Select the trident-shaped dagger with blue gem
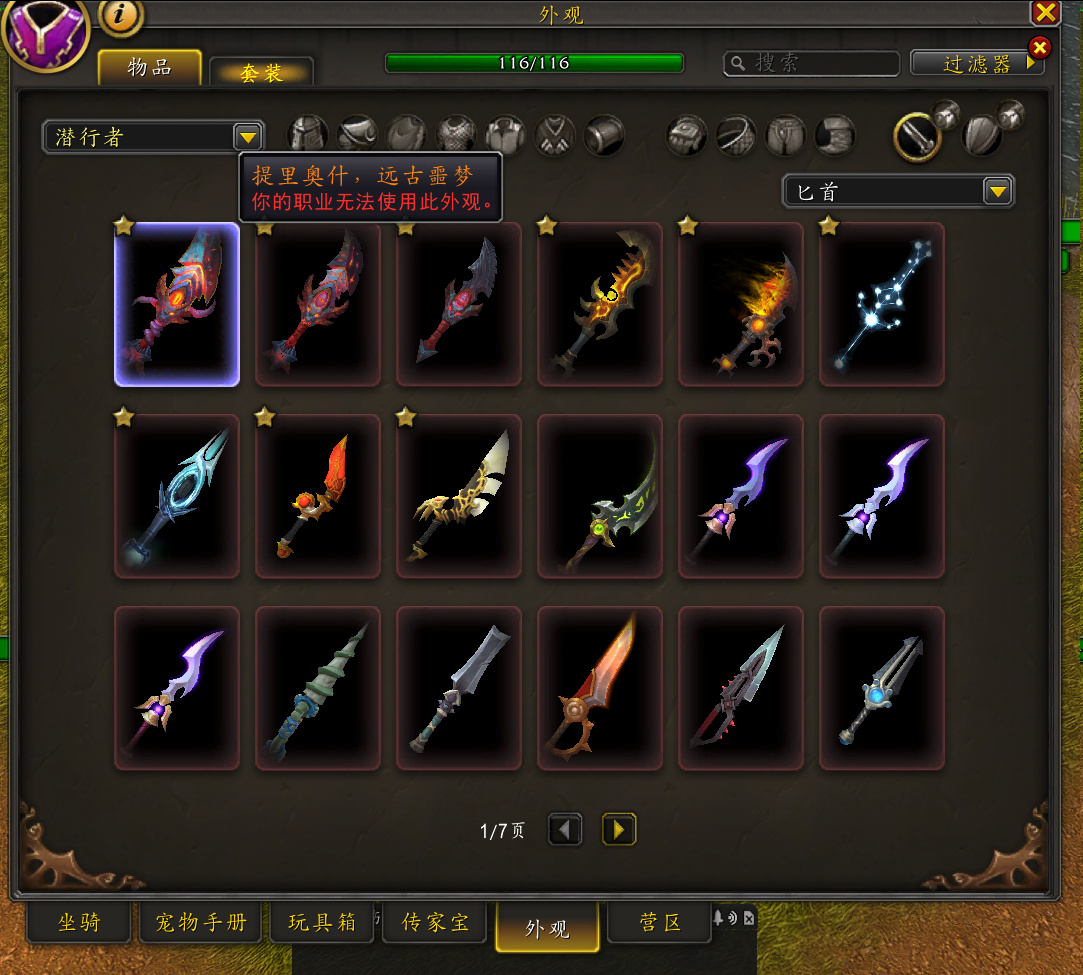 tap(882, 688)
